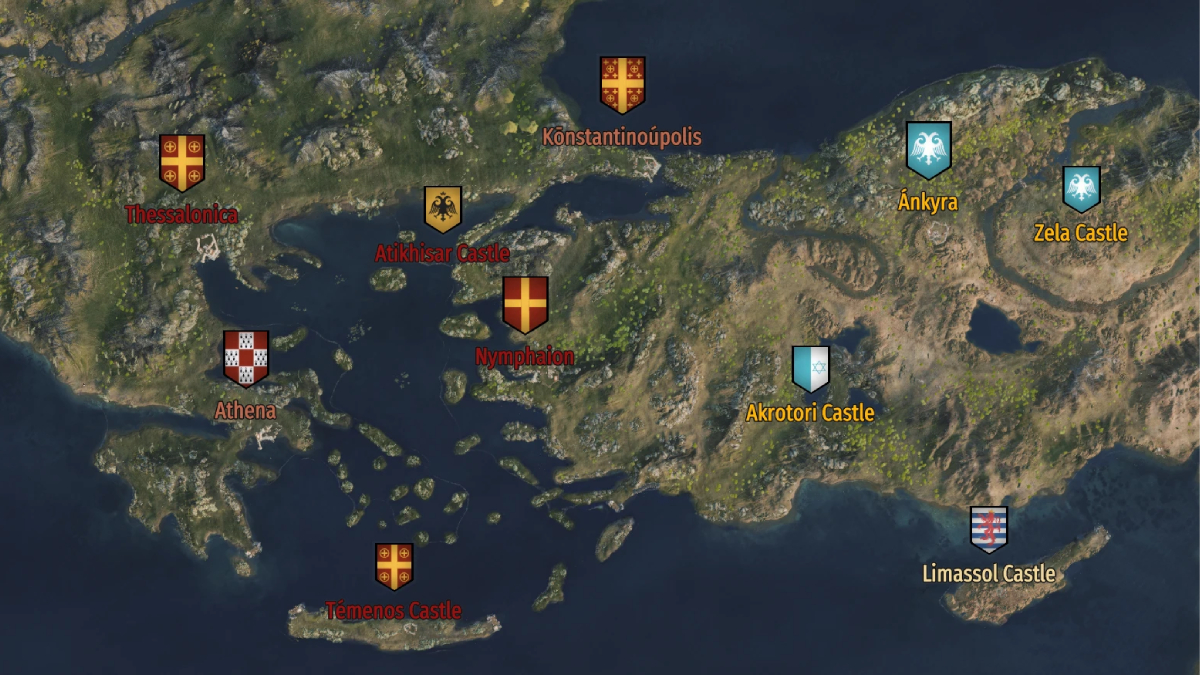The width and height of the screenshot is (1200, 675).
Task: Open the Athena settlement marker
Action: [x=246, y=358]
